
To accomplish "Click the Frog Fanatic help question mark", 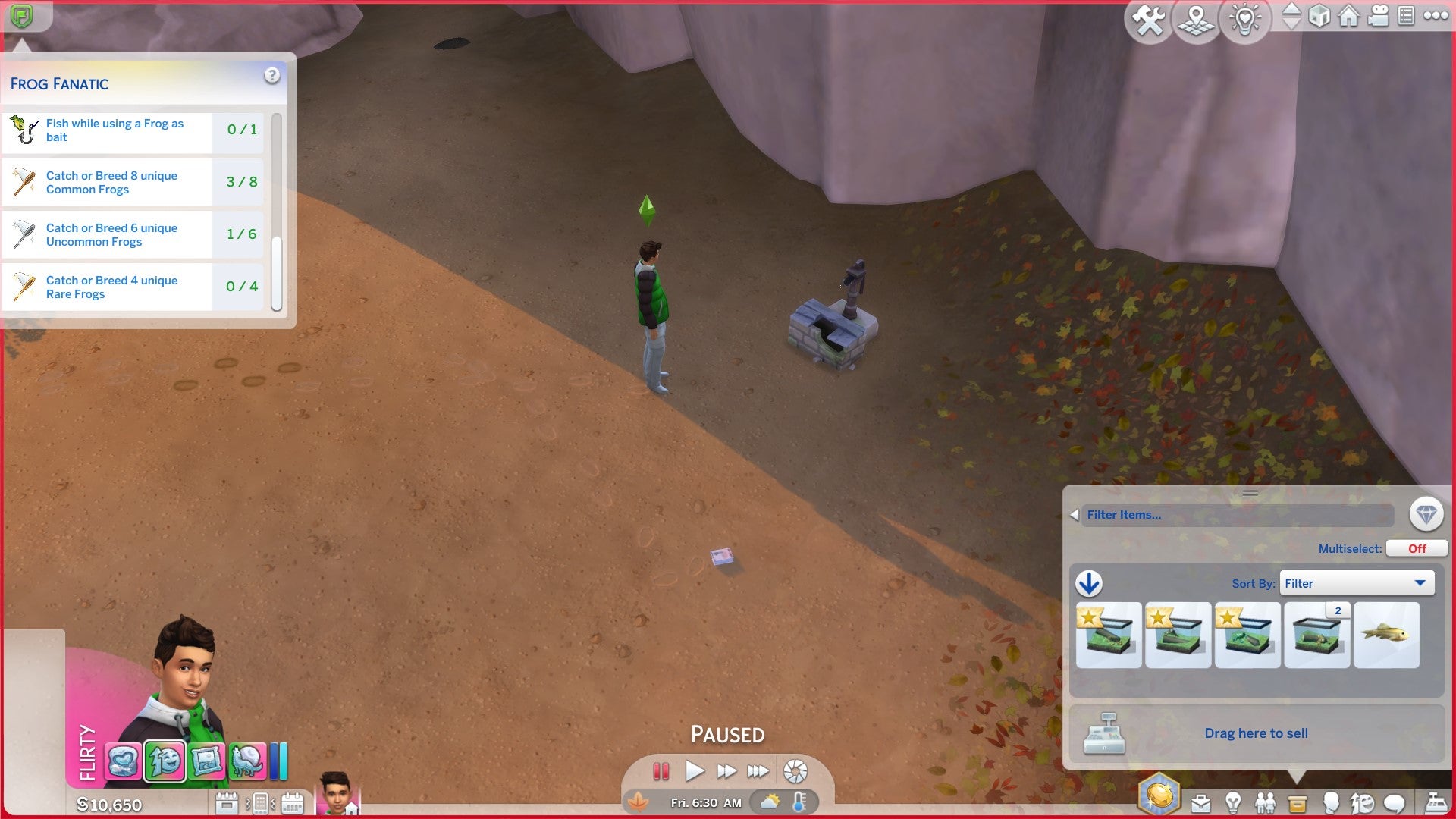I will click(271, 74).
